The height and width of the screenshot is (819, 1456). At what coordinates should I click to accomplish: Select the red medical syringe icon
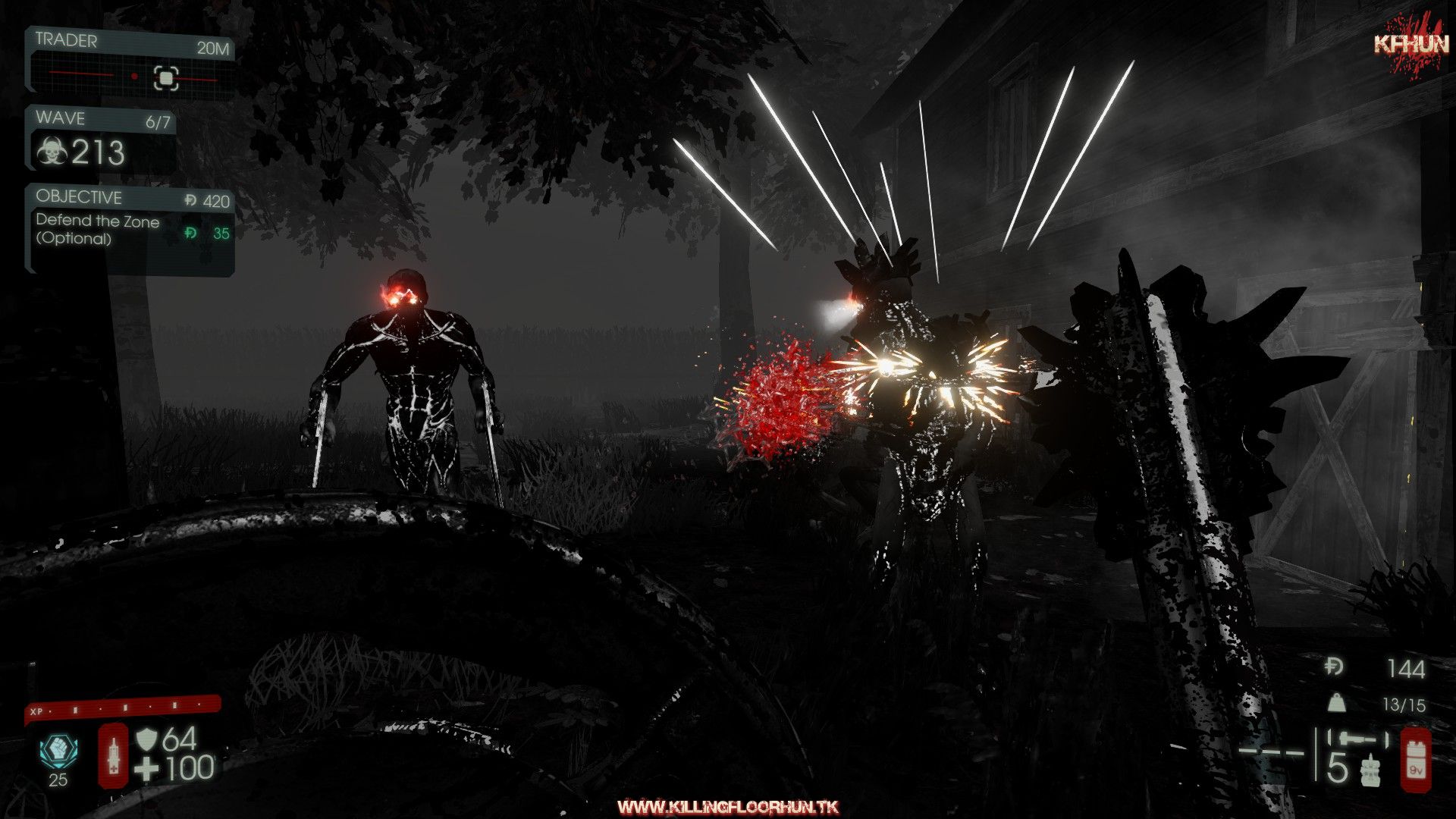click(114, 755)
